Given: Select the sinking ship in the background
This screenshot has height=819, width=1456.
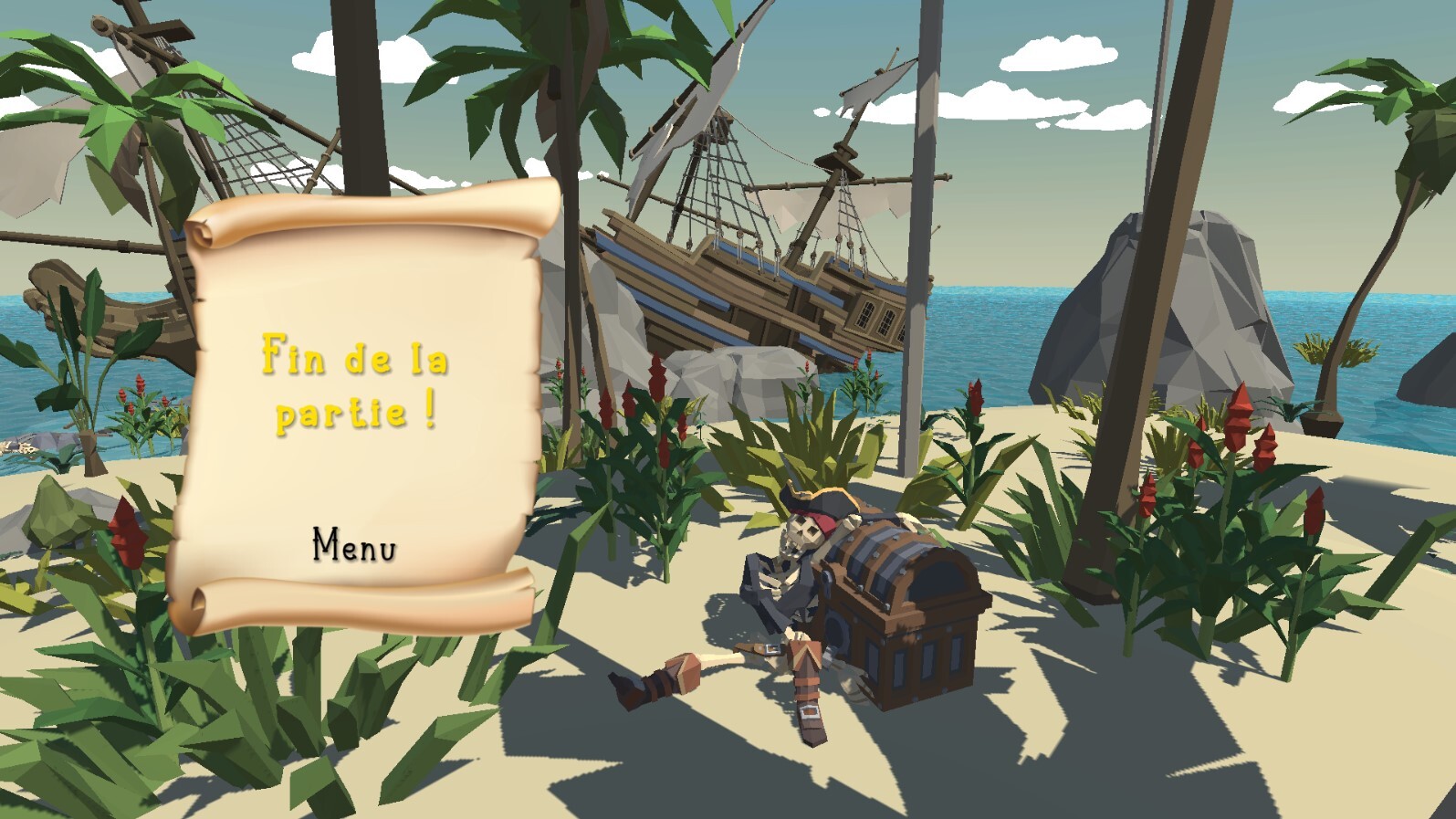Looking at the screenshot, I should [758, 274].
